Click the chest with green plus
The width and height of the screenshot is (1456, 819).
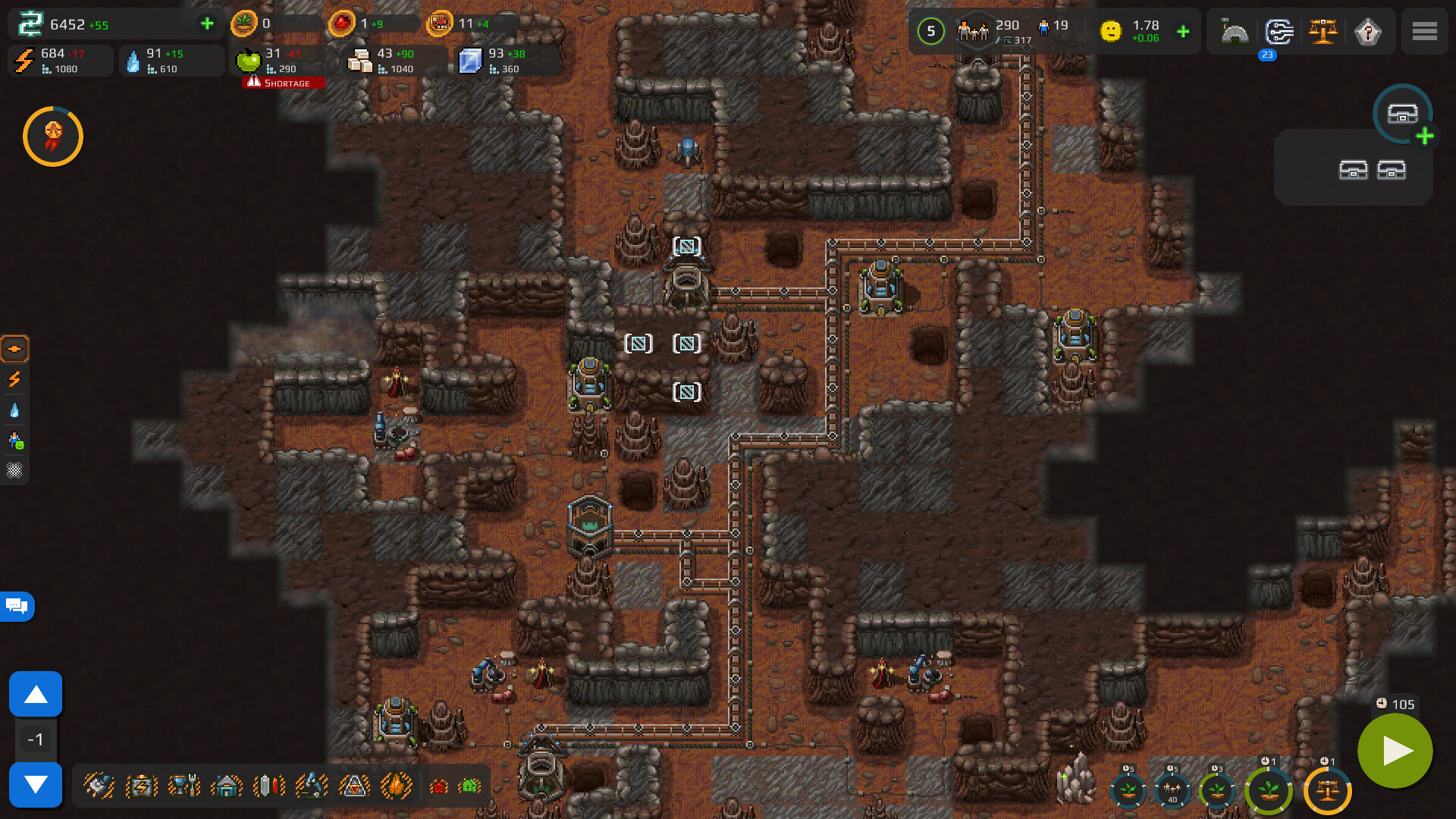1404,115
